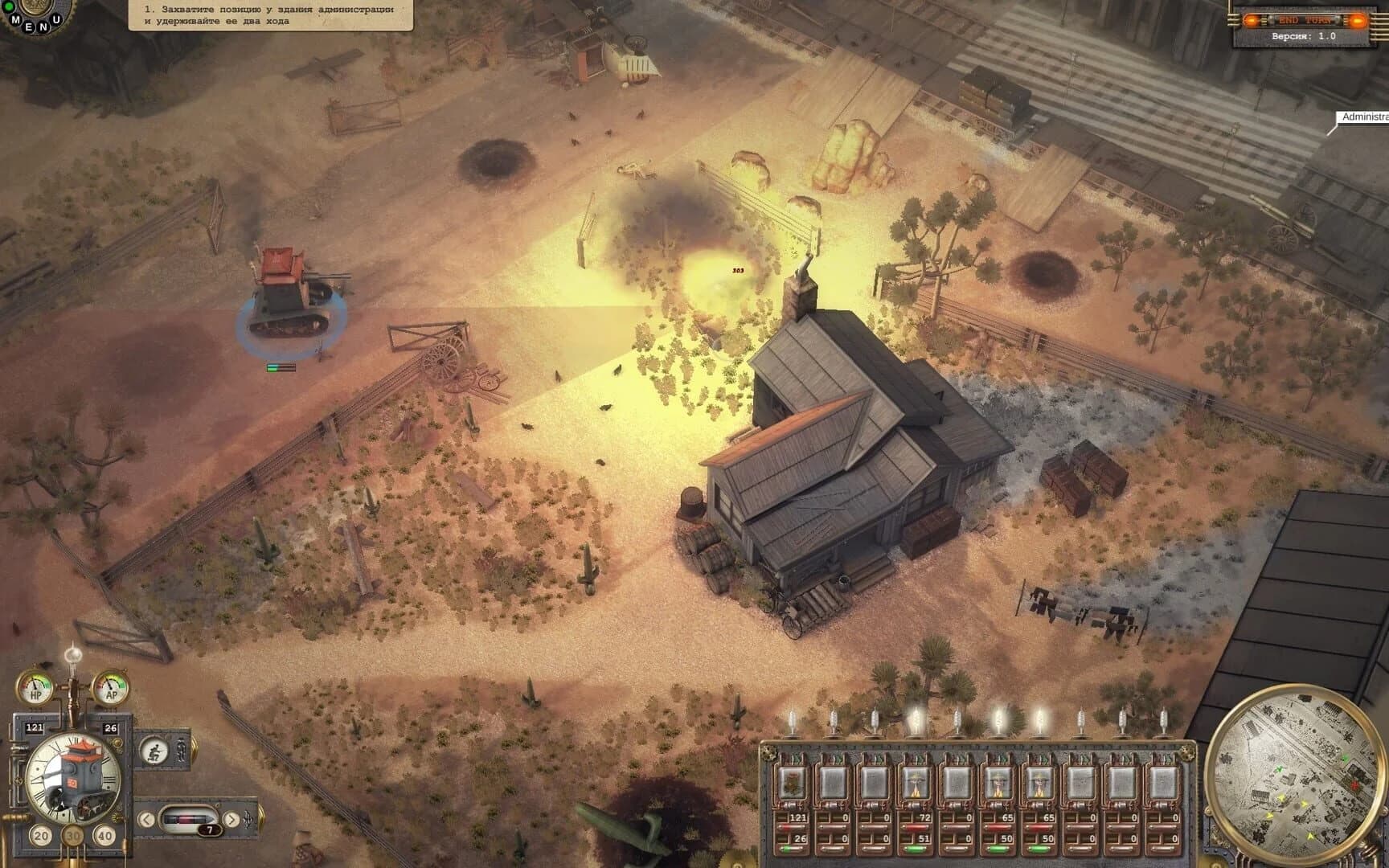Click the bullet icon in the ammo selector
1389x868 pixels.
186,818
